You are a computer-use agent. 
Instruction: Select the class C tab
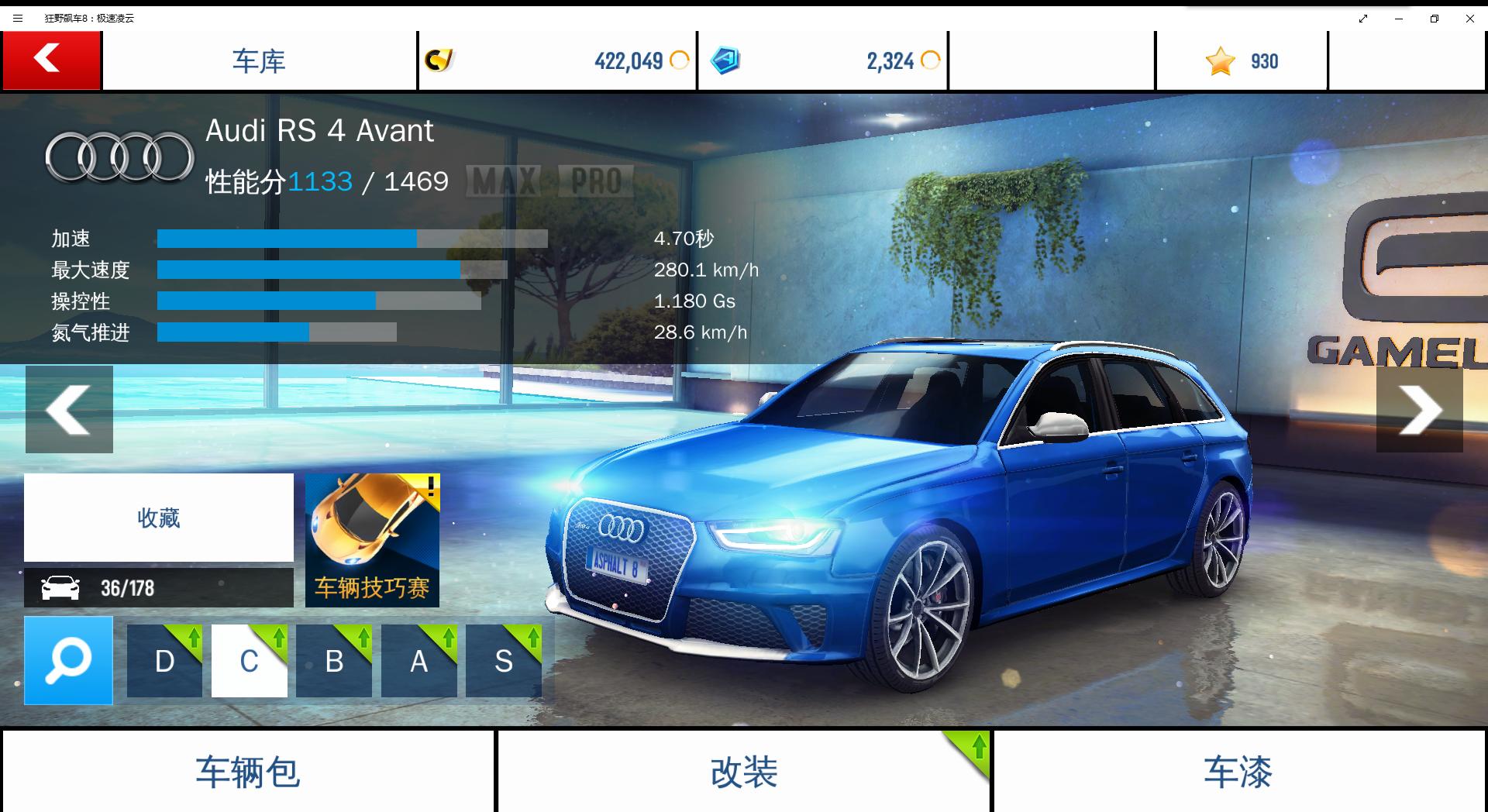pos(249,661)
